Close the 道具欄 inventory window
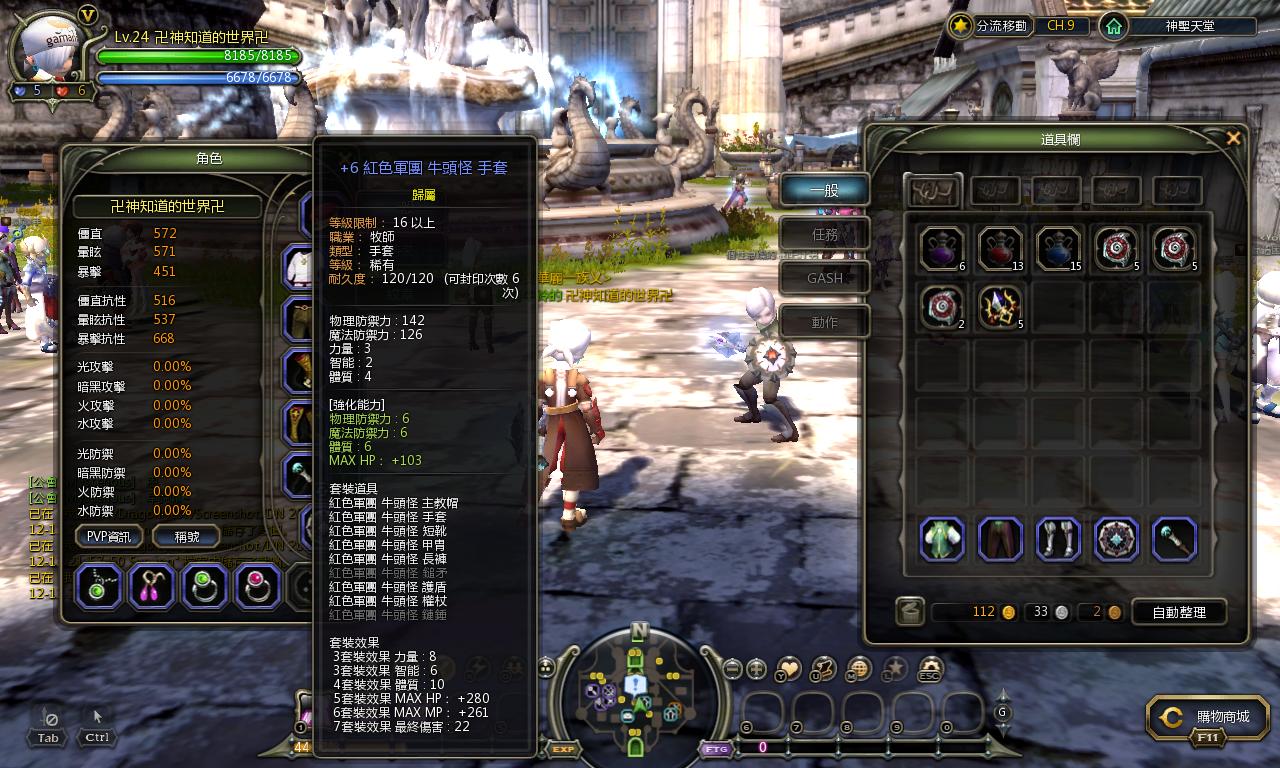1280x768 pixels. (x=1233, y=139)
